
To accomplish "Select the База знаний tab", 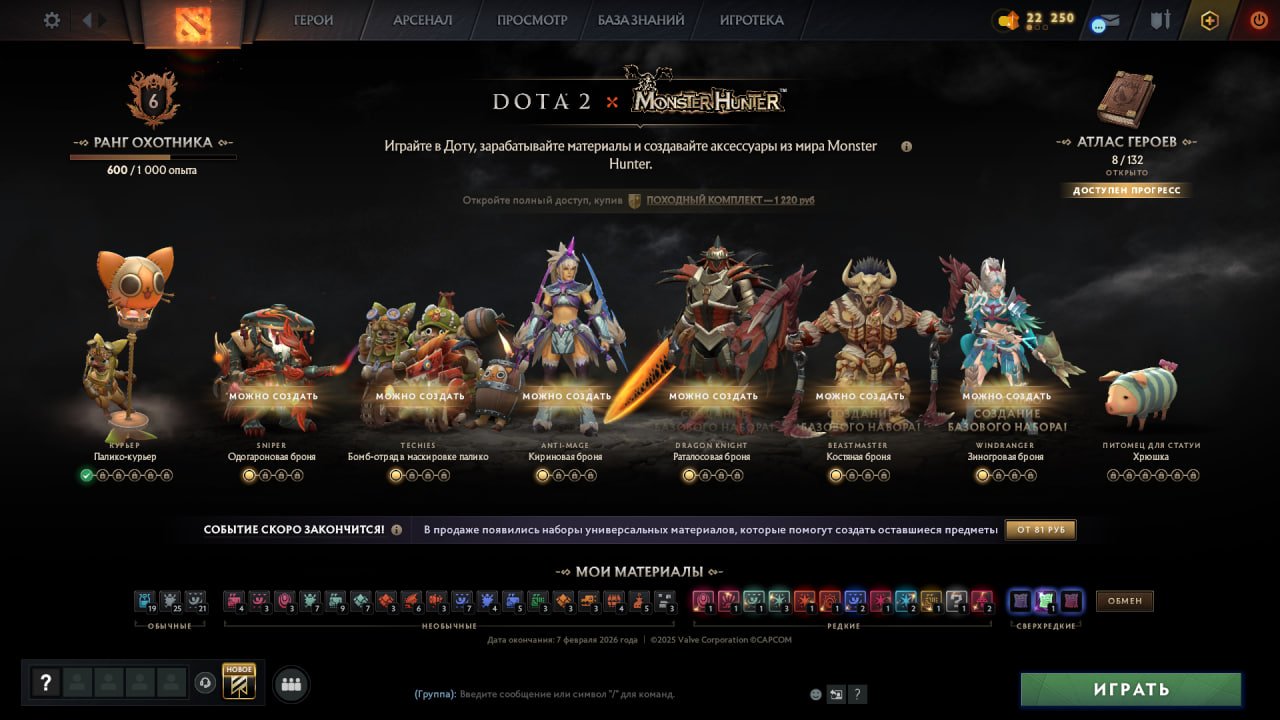I will click(641, 20).
